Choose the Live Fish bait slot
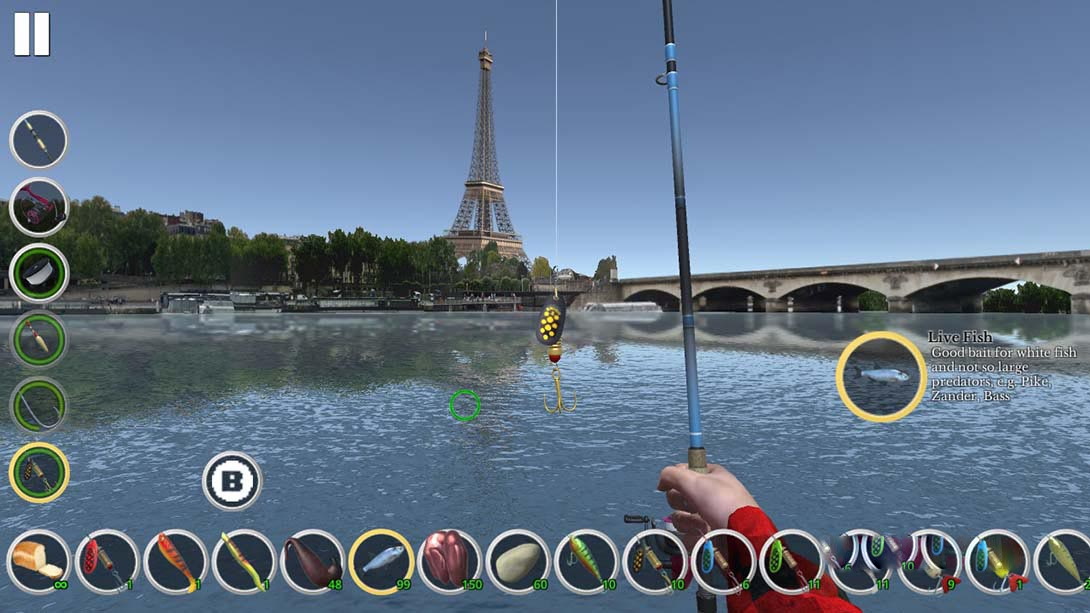The height and width of the screenshot is (613, 1090). [x=381, y=562]
